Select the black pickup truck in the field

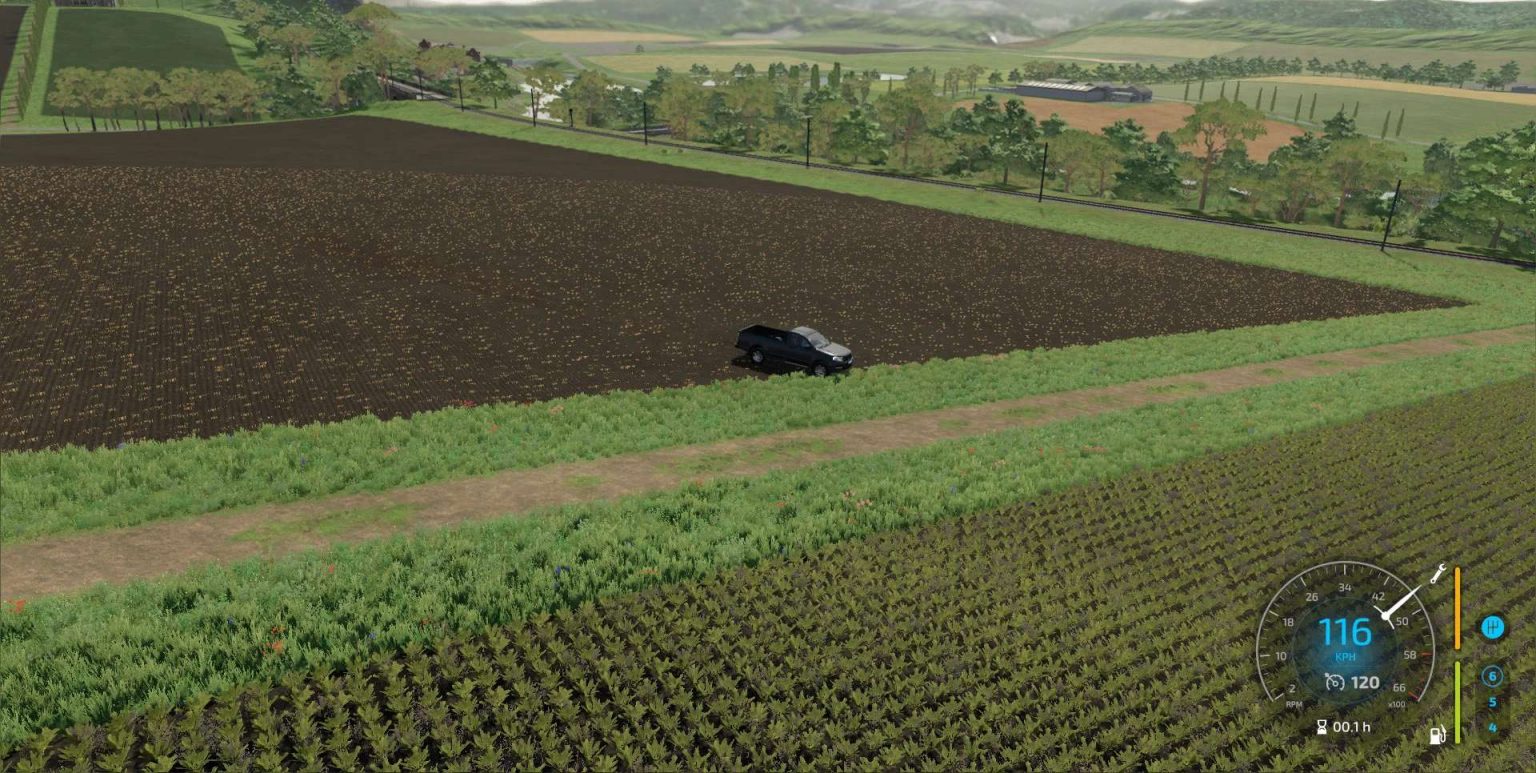[x=795, y=350]
